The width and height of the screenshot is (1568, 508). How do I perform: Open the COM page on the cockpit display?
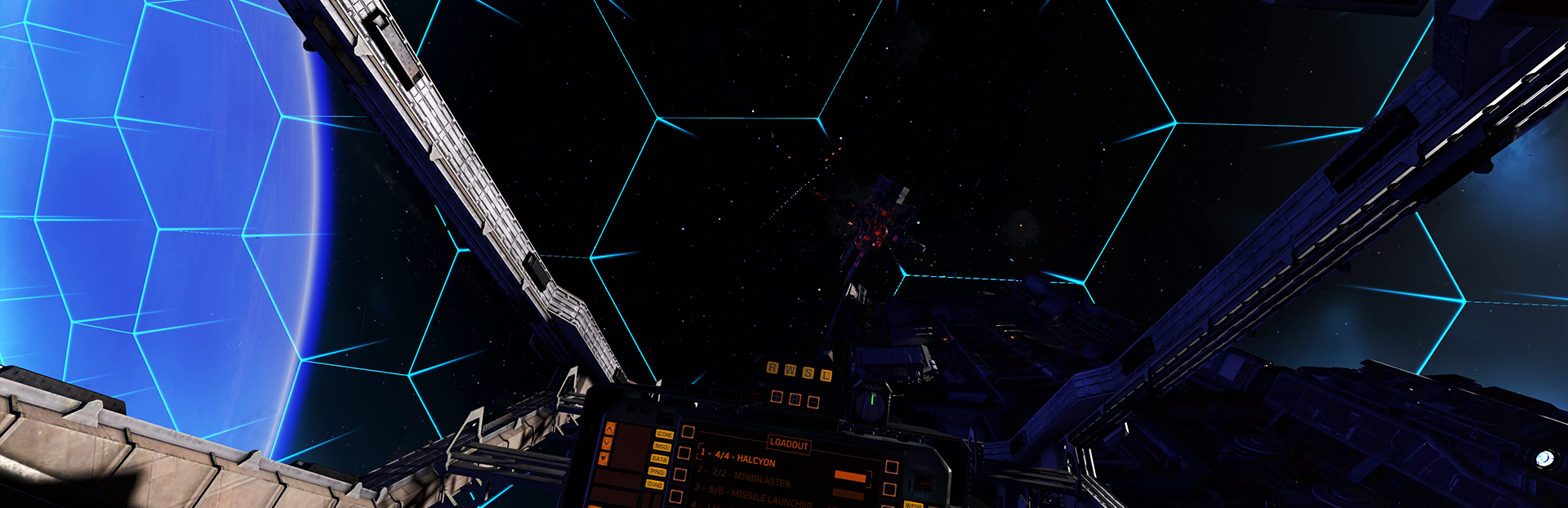tap(665, 434)
